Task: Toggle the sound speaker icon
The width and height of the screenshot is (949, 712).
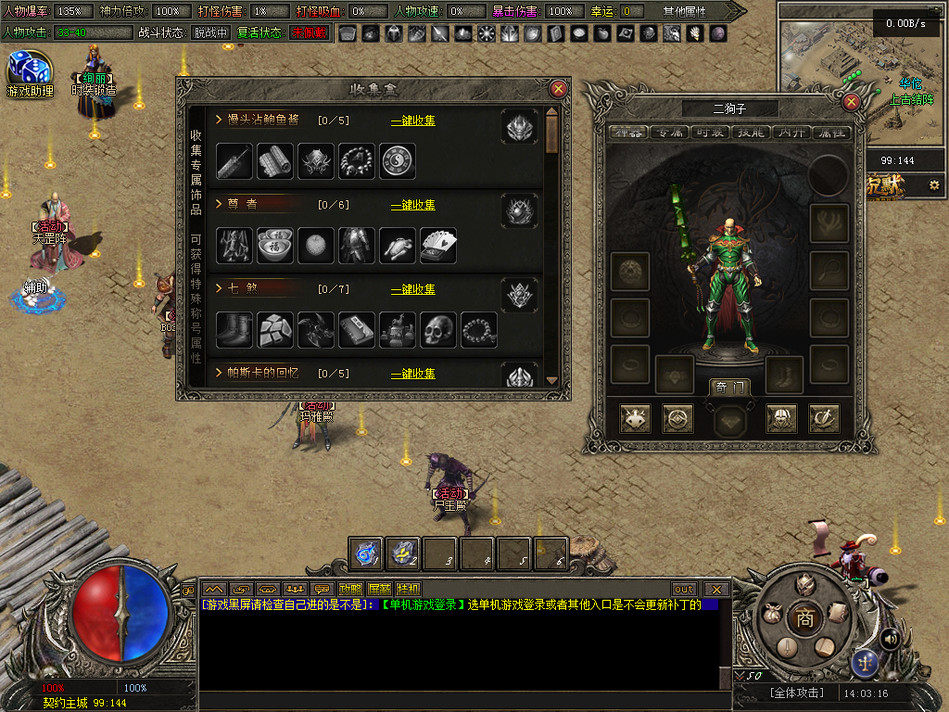Action: tap(888, 636)
